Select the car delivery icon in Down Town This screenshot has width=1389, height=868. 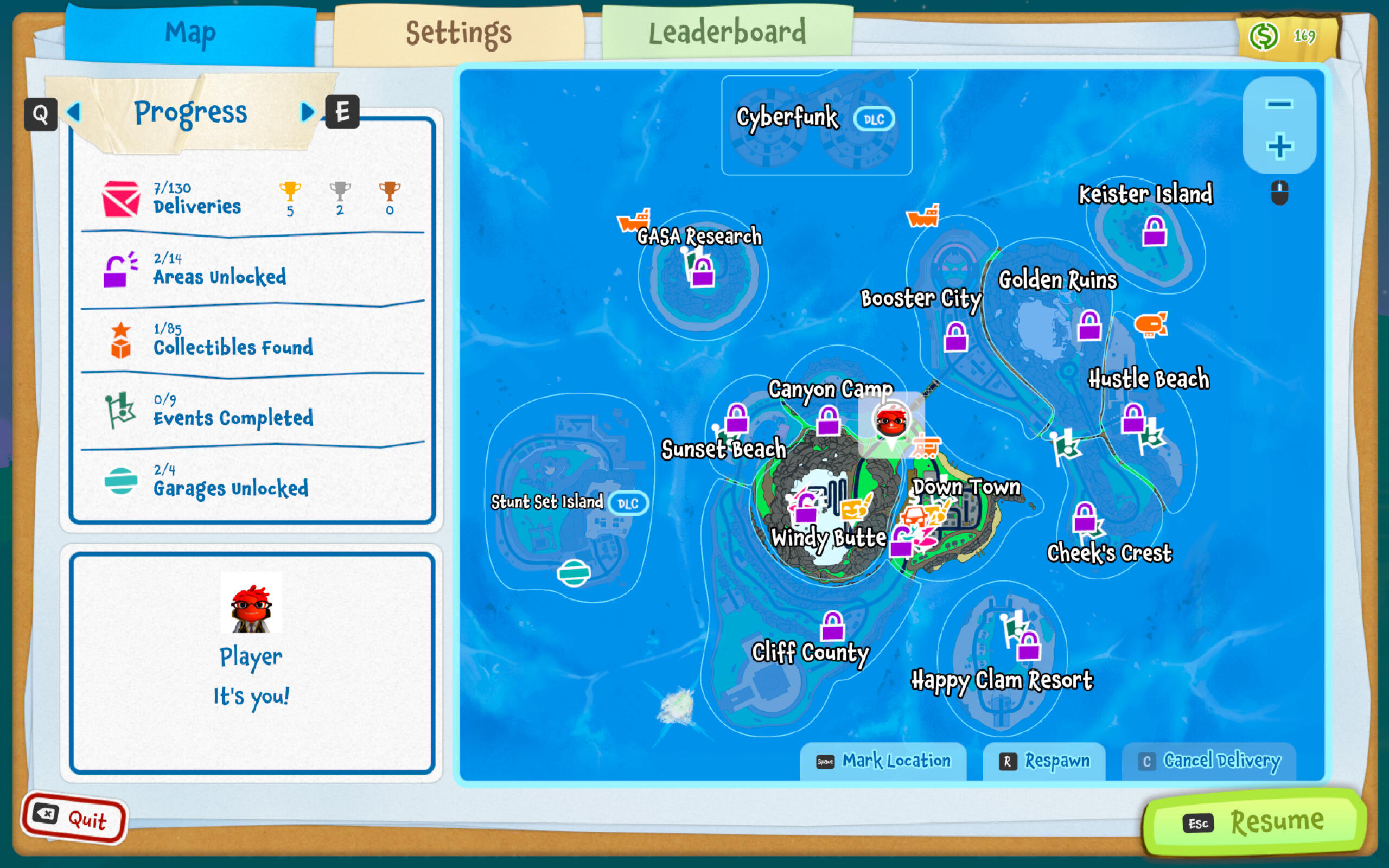coord(916,515)
